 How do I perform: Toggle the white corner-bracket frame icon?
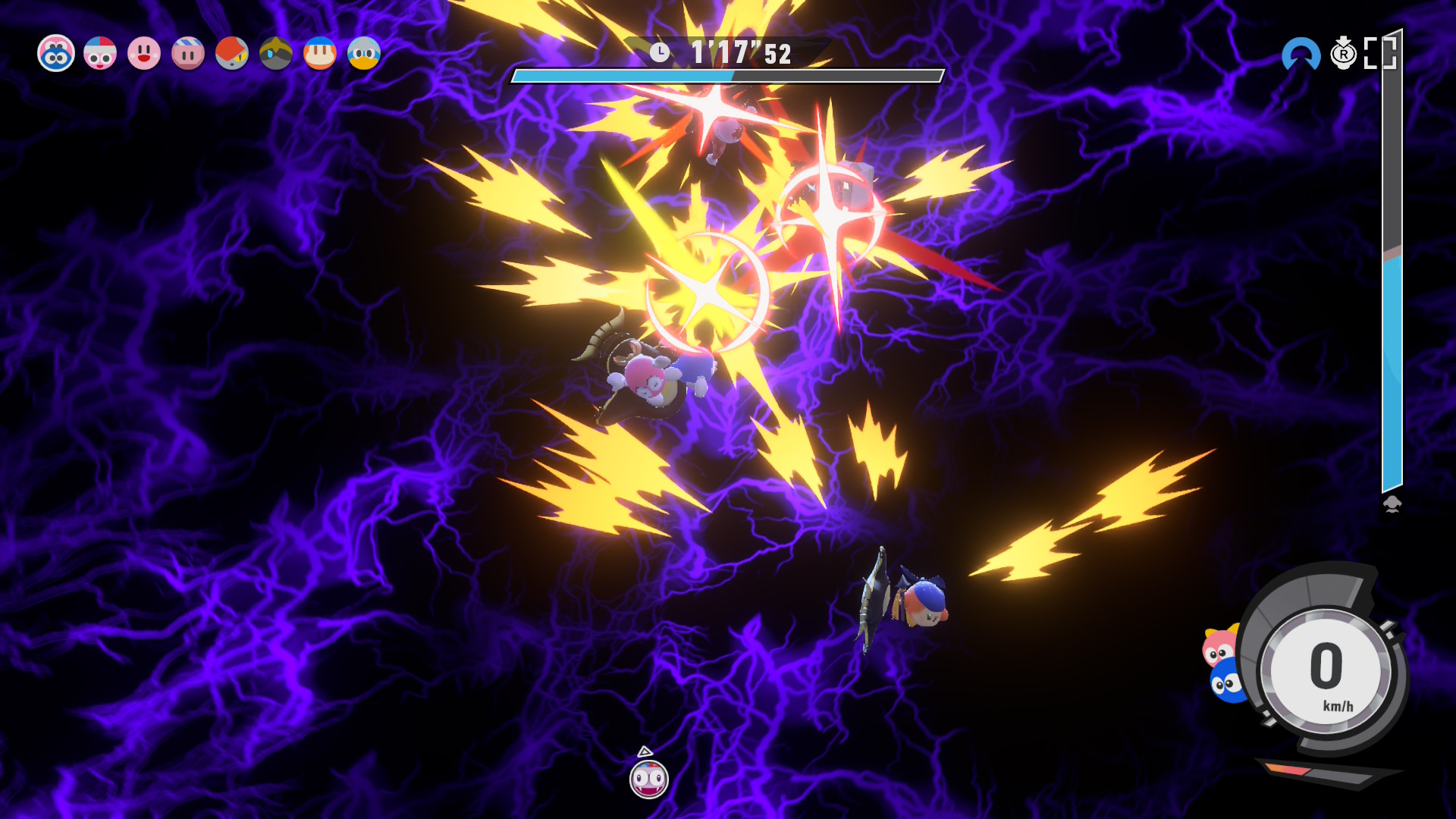point(1379,54)
